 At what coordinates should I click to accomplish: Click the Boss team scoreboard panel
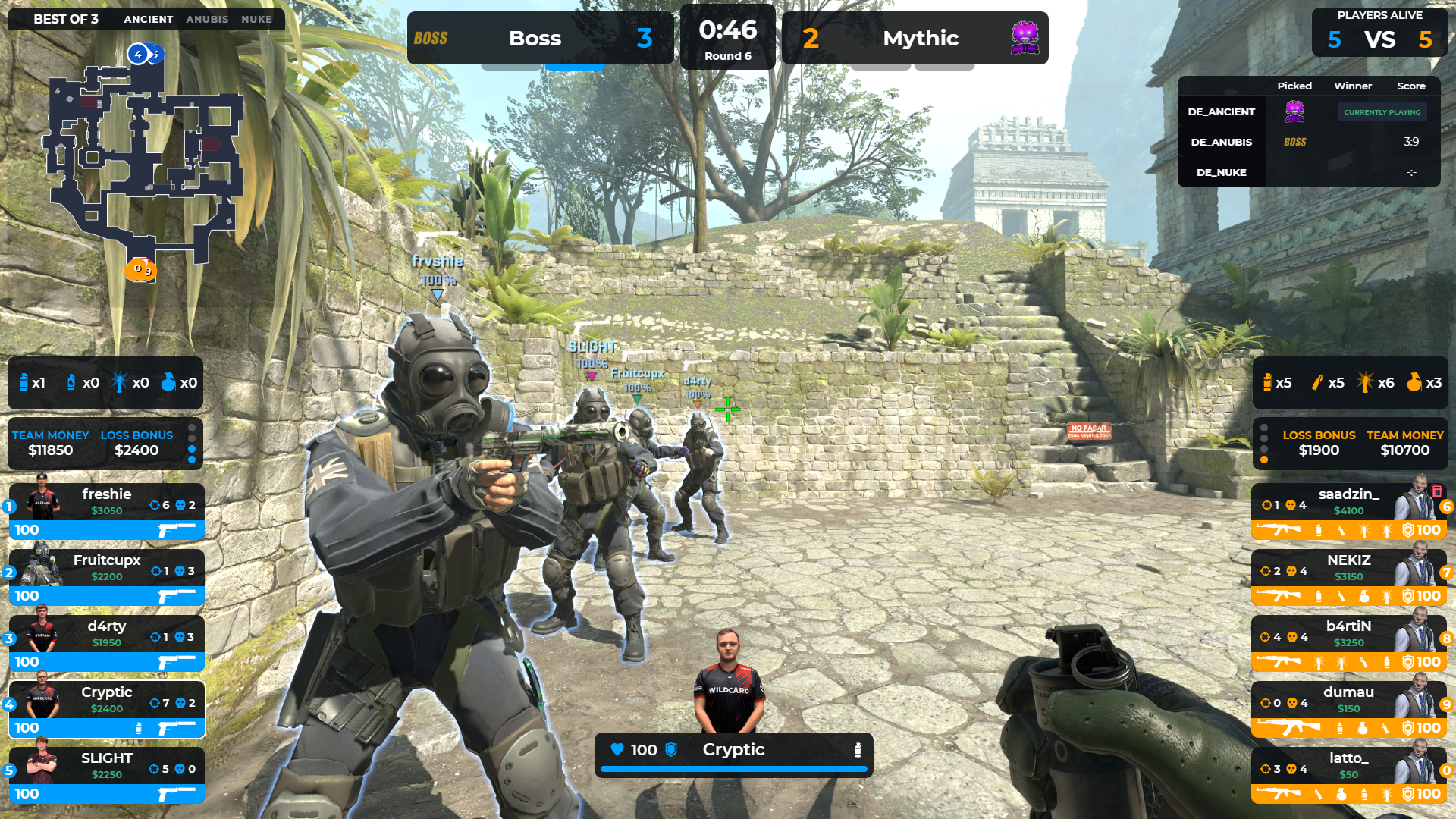[x=540, y=38]
